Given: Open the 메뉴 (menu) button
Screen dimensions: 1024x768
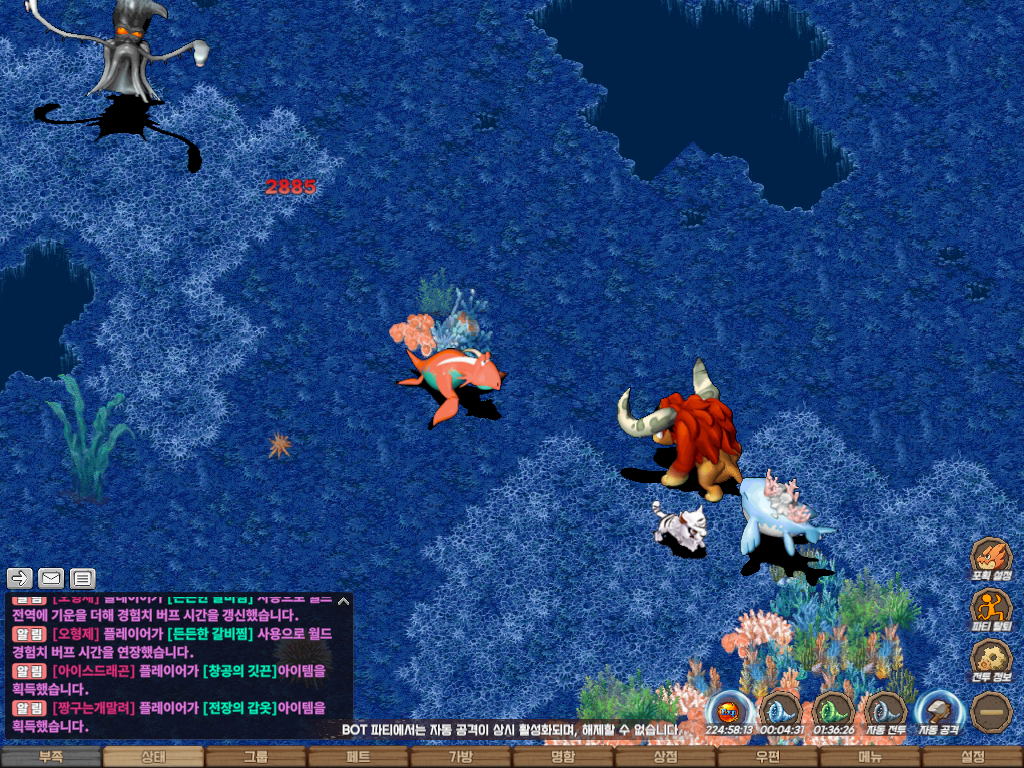Looking at the screenshot, I should coord(870,757).
